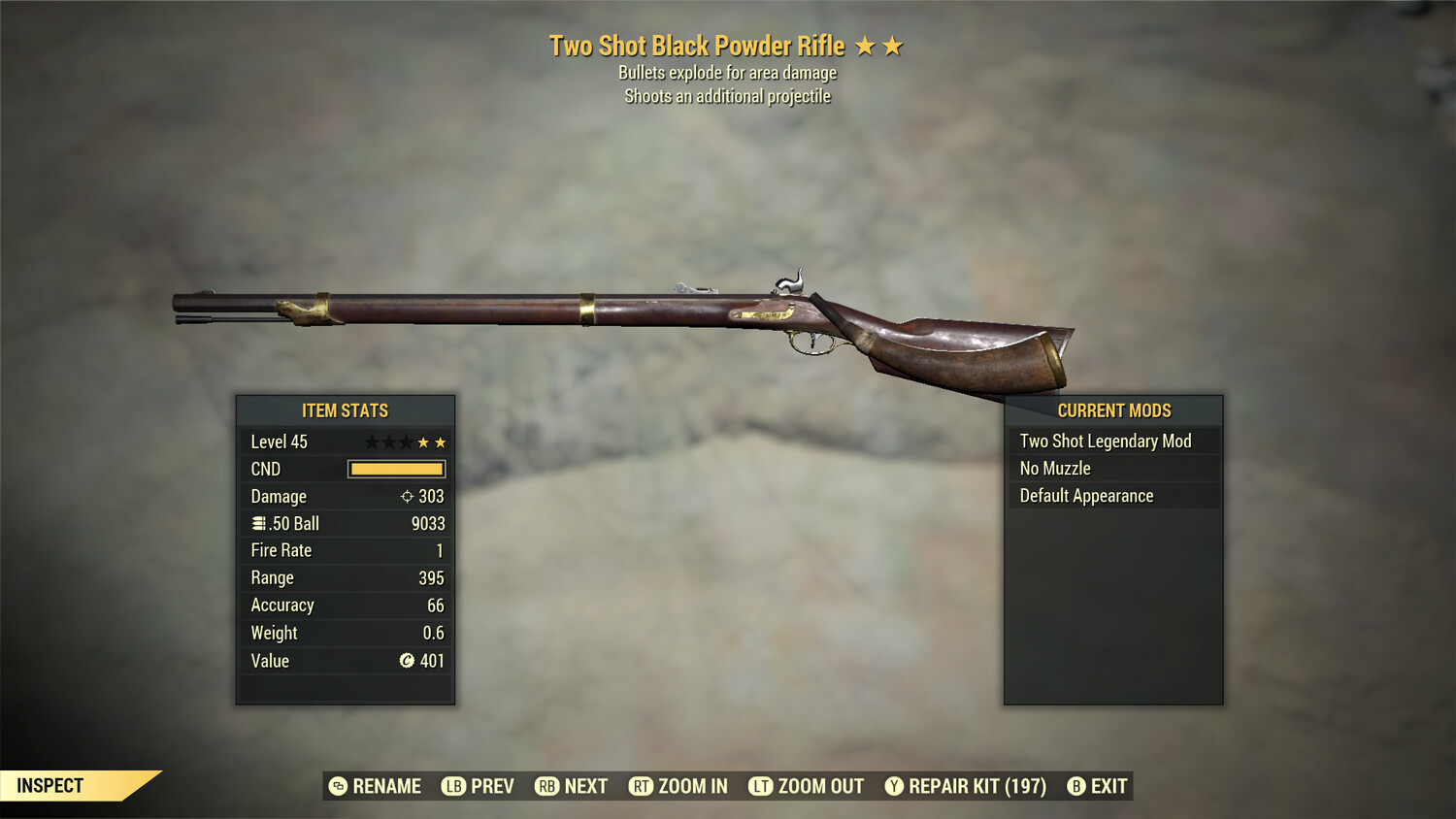Click the LT icon for Zoom Out

pos(762,786)
